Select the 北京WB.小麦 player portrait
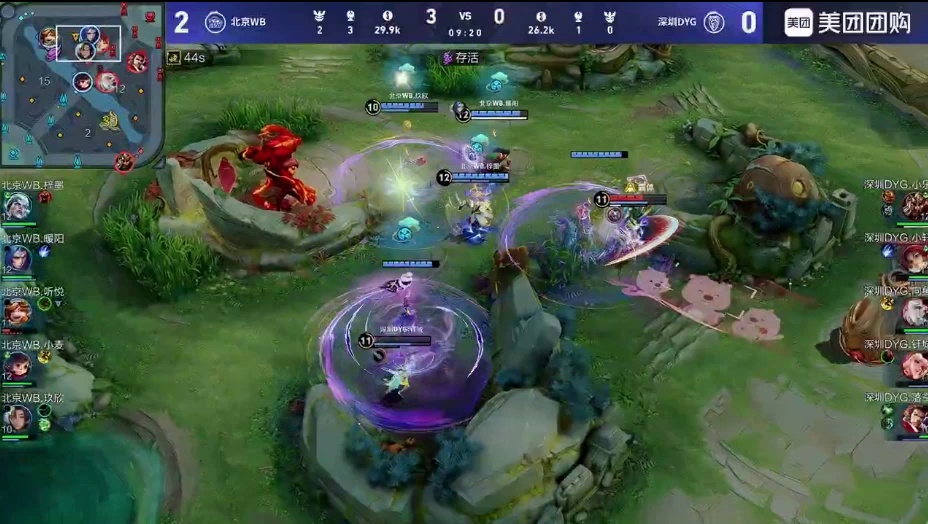 click(17, 365)
